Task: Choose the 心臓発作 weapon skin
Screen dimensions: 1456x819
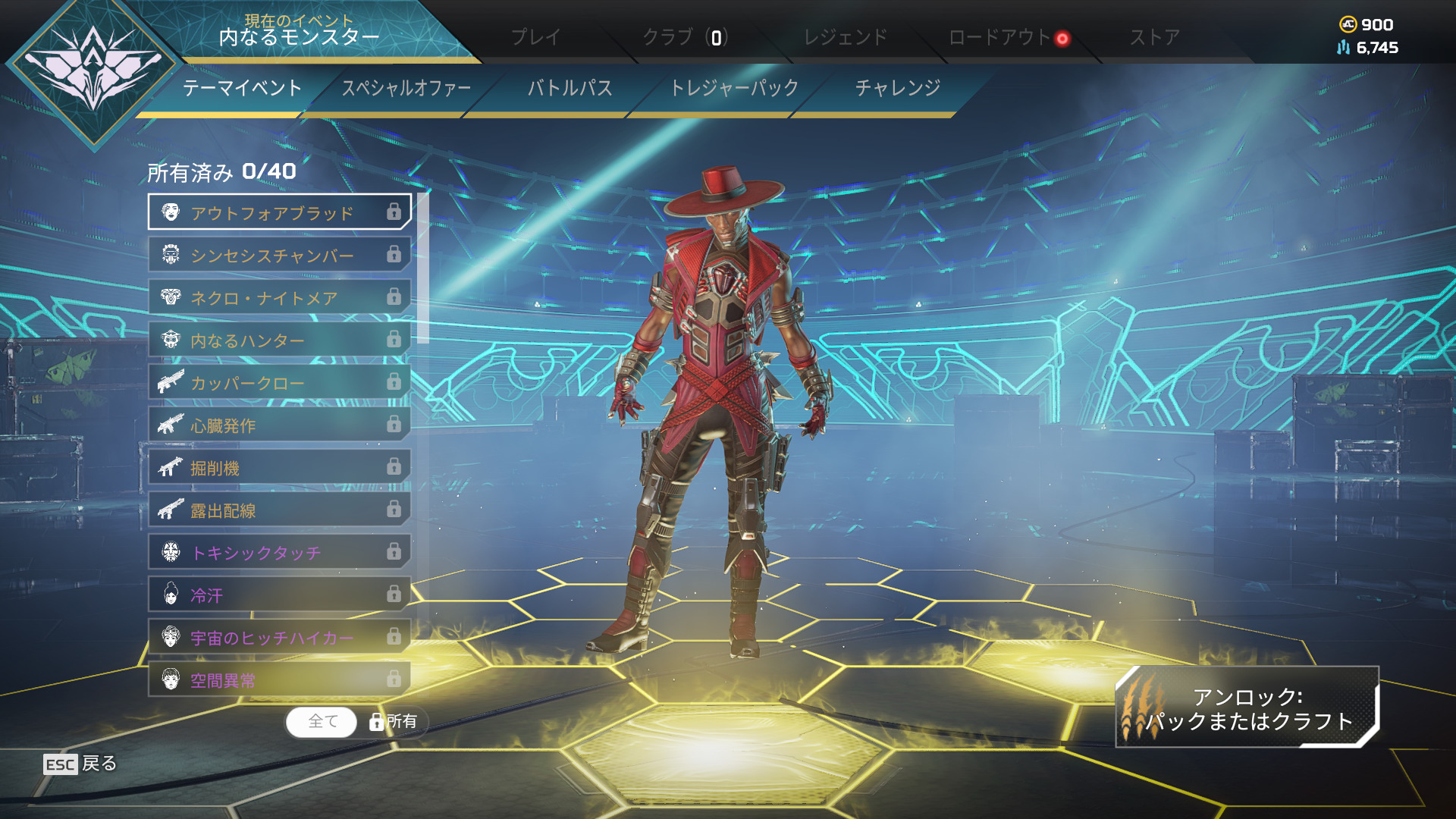Action: pos(279,425)
